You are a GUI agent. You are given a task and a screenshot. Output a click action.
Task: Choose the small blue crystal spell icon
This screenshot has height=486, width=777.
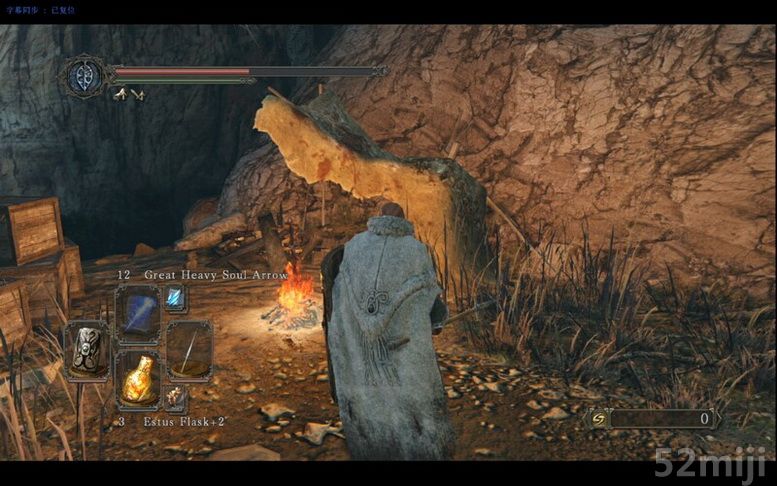coord(175,297)
